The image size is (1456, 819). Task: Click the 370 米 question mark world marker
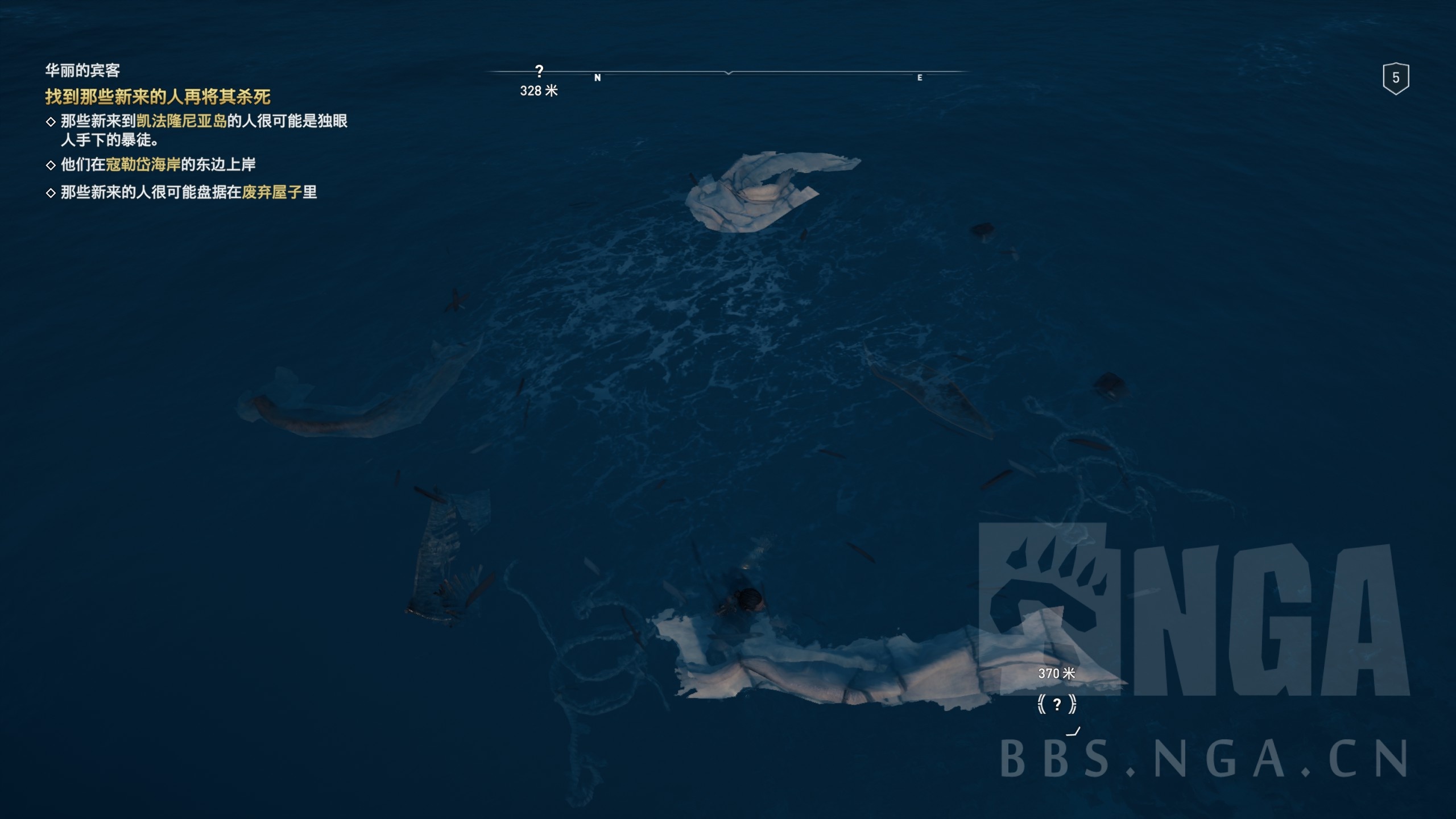[x=1057, y=705]
